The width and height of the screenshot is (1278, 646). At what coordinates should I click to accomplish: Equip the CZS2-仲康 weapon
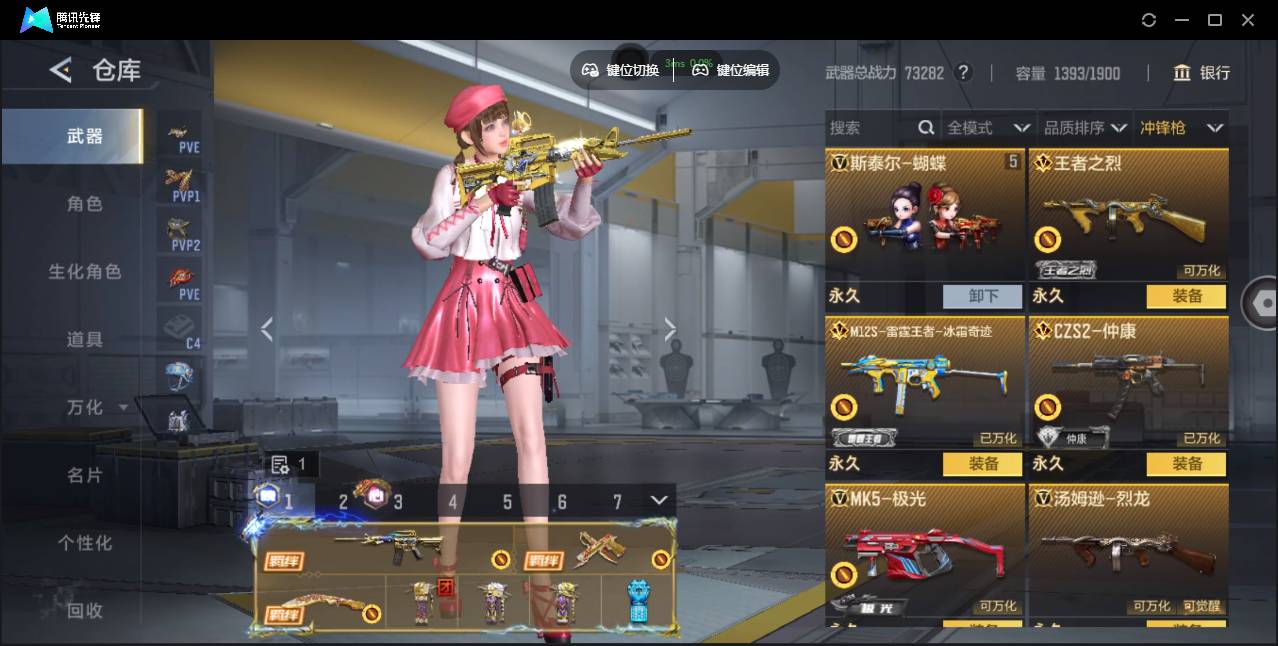pyautogui.click(x=1187, y=464)
